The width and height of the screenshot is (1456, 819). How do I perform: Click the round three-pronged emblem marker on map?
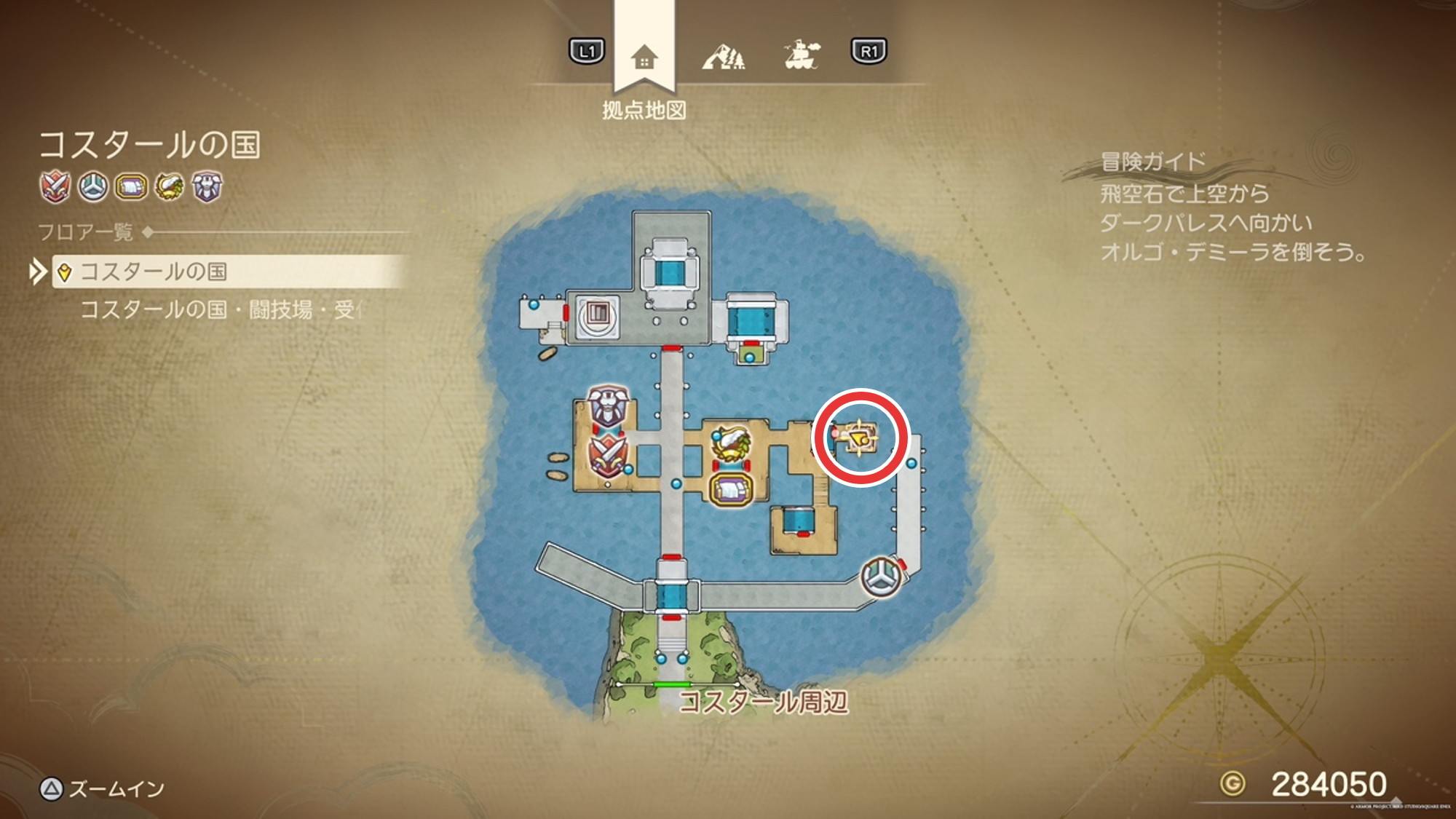(x=882, y=577)
